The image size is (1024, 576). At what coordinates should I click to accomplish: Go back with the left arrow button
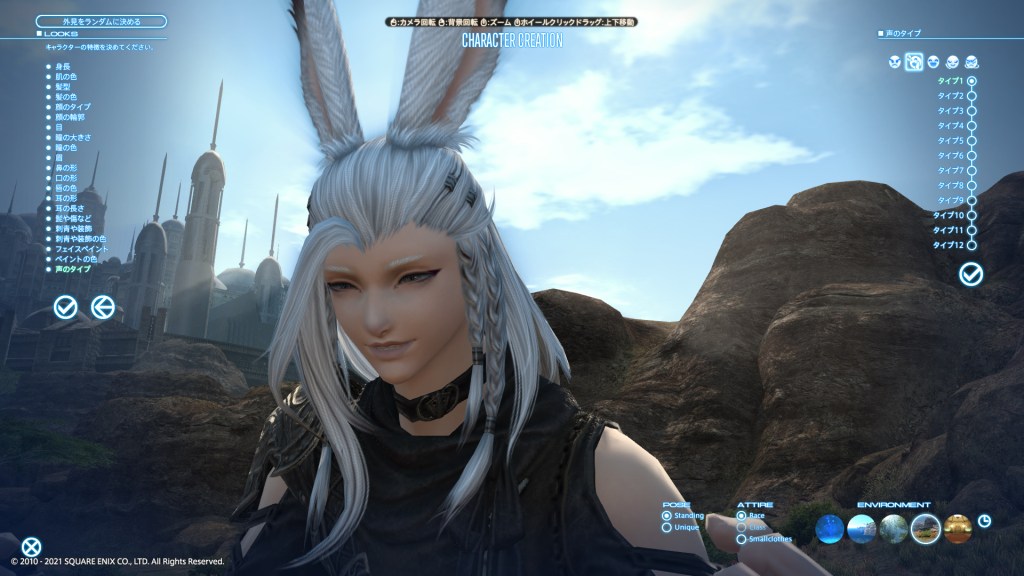(102, 307)
